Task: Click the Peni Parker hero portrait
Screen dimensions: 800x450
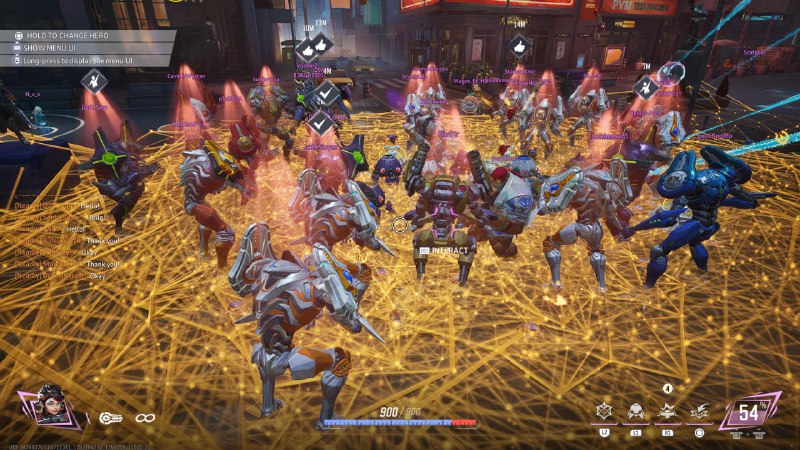Action: [x=50, y=408]
